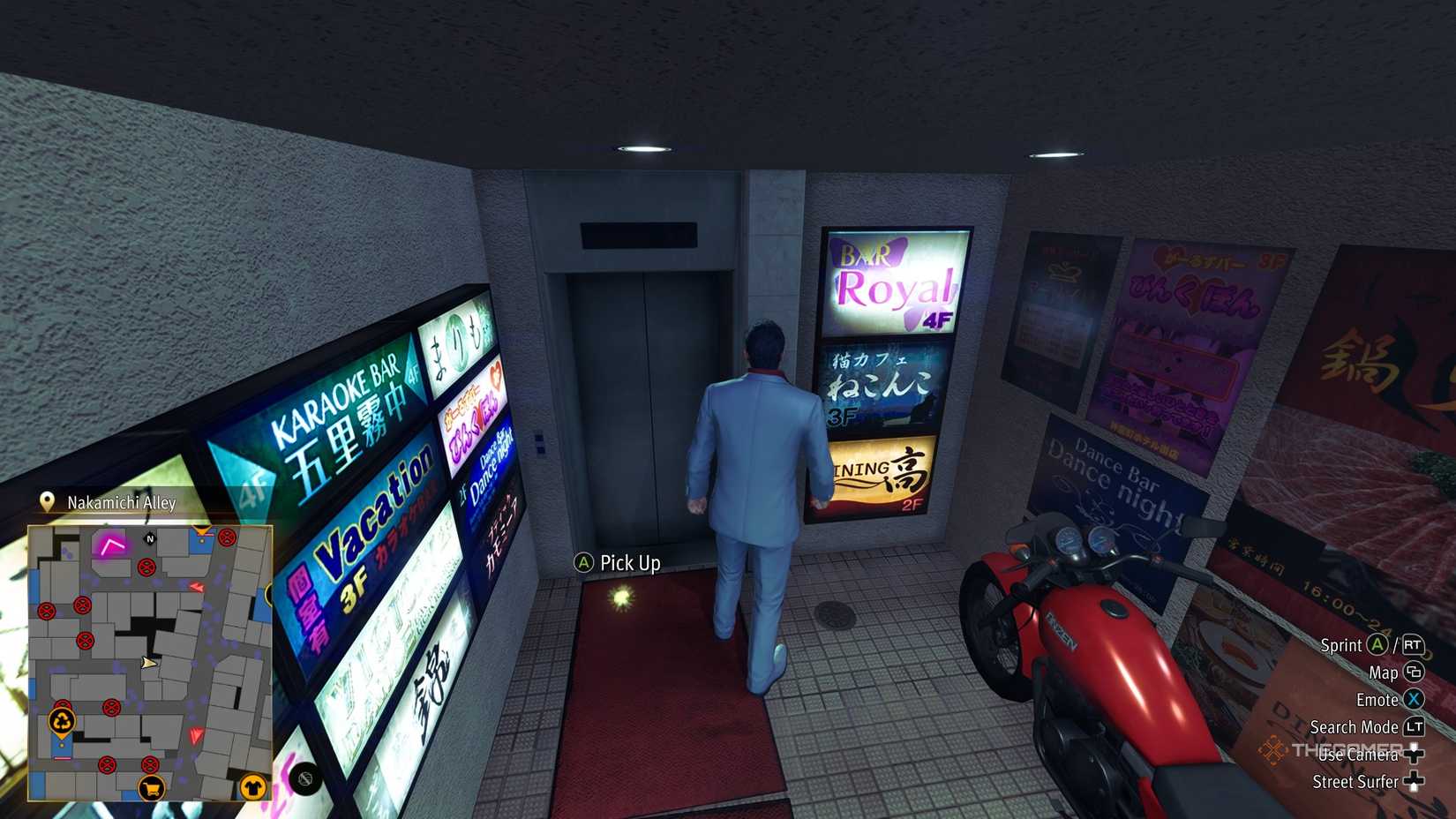Select a red crossed-circle icon on the minimap
1456x819 pixels.
[x=146, y=568]
